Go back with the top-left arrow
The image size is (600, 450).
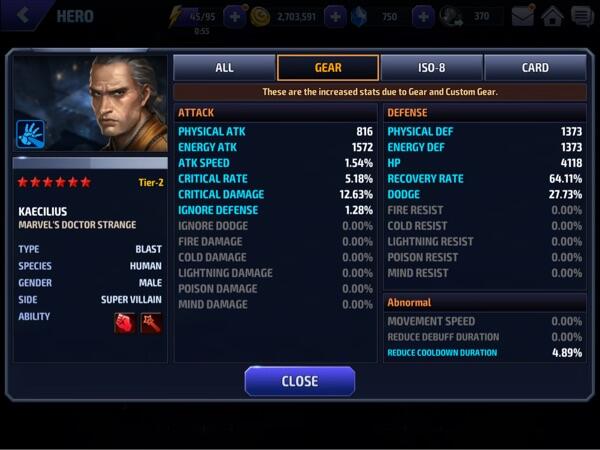click(x=22, y=16)
